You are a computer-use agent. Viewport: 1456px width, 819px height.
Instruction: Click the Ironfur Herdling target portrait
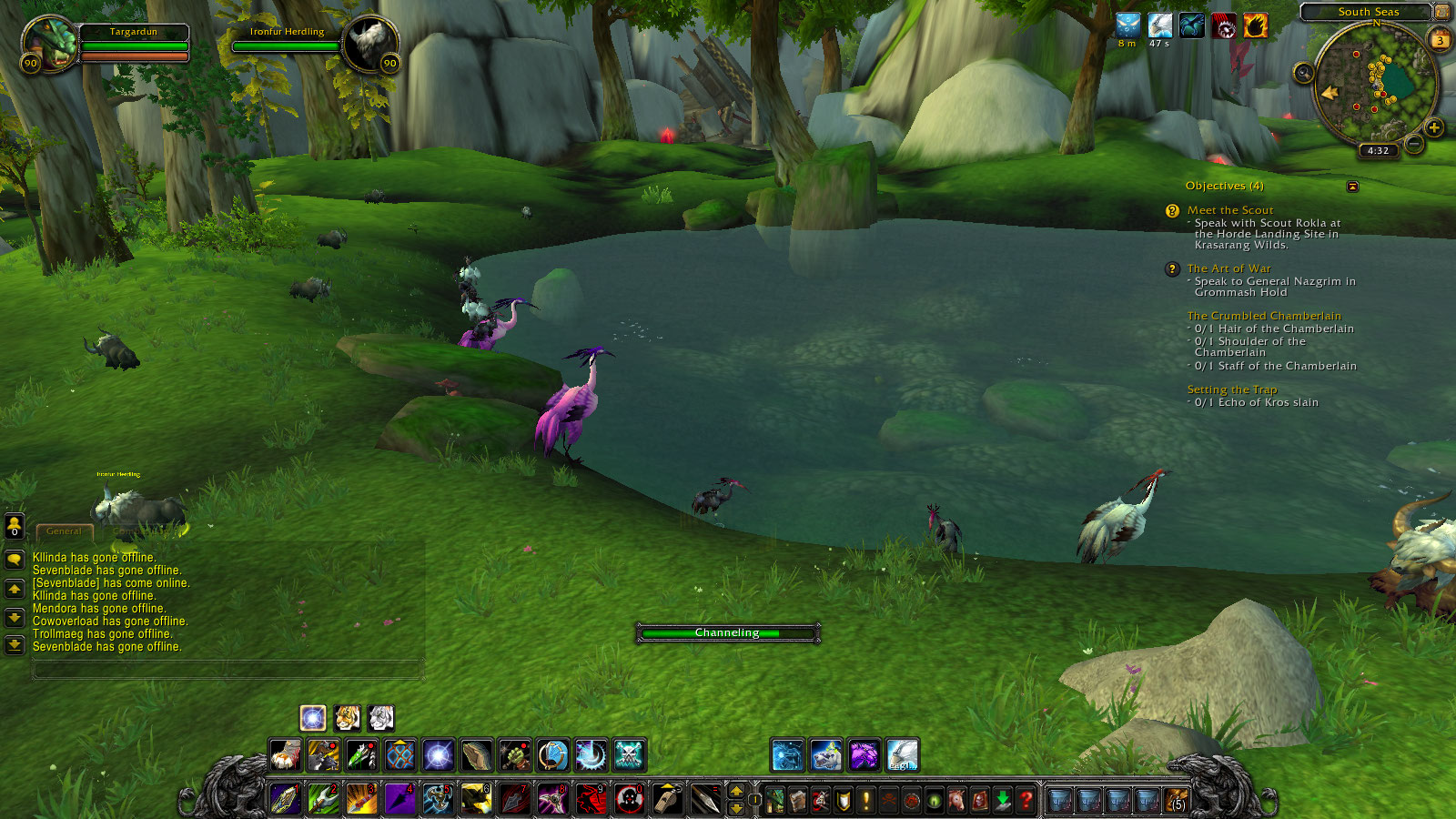tap(370, 44)
